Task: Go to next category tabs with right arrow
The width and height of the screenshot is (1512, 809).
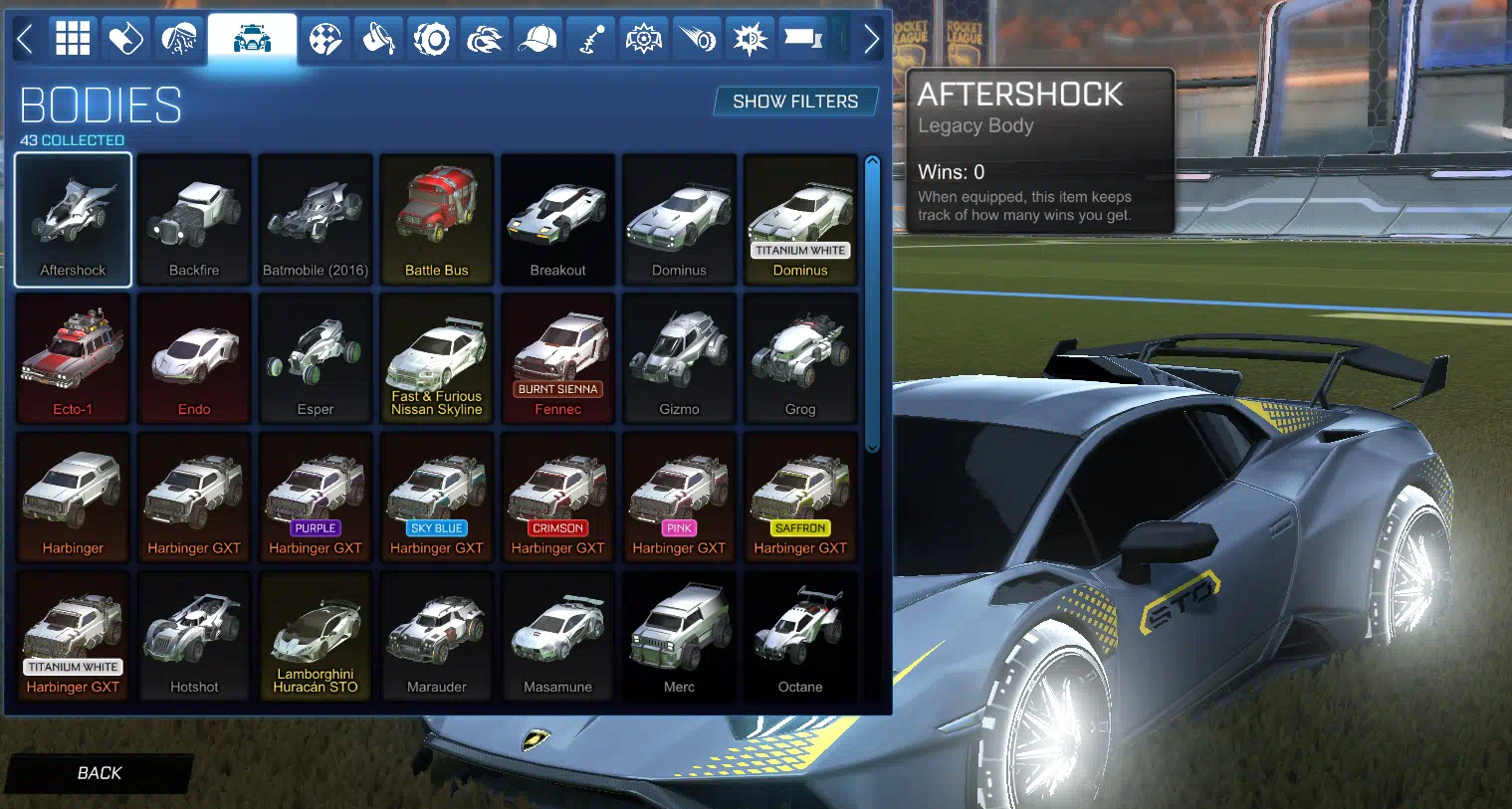Action: [x=871, y=40]
